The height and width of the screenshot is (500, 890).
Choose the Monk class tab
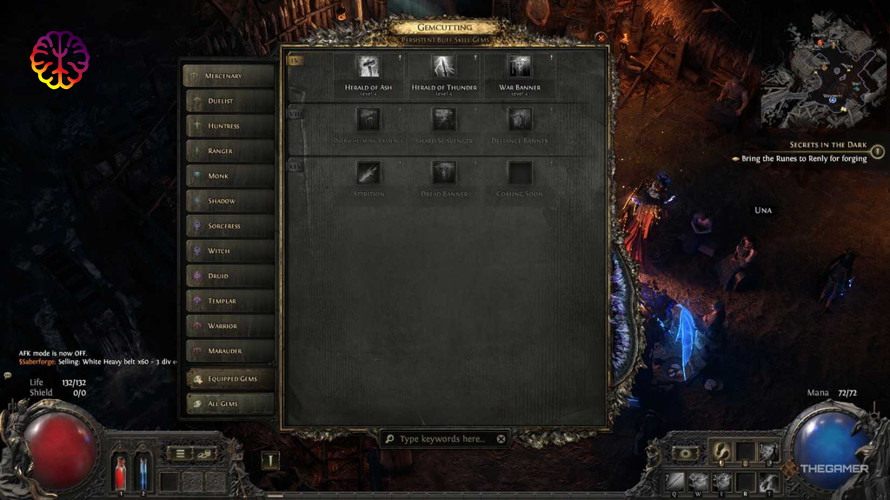229,176
